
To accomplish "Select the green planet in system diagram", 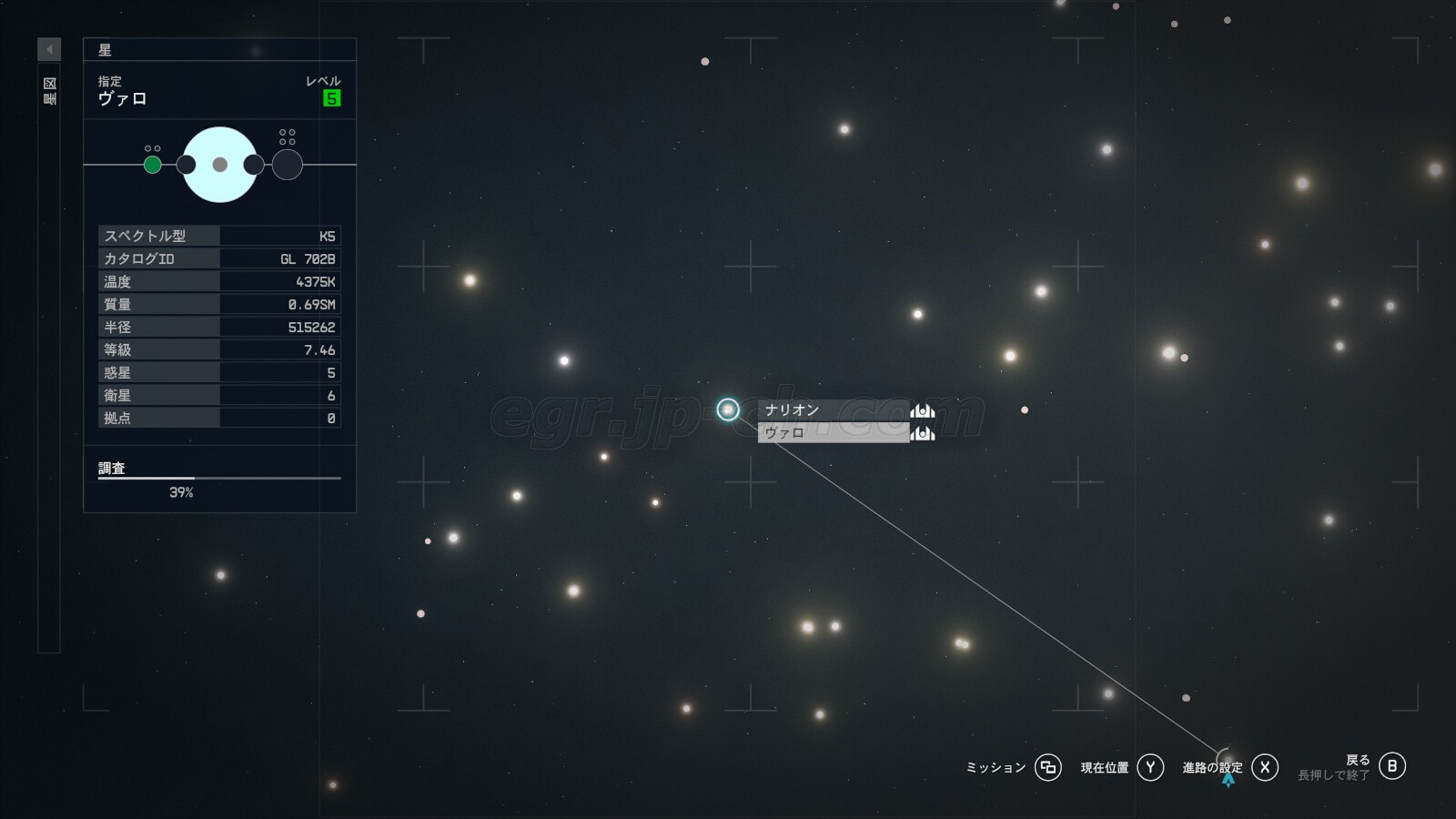I will click(x=153, y=165).
